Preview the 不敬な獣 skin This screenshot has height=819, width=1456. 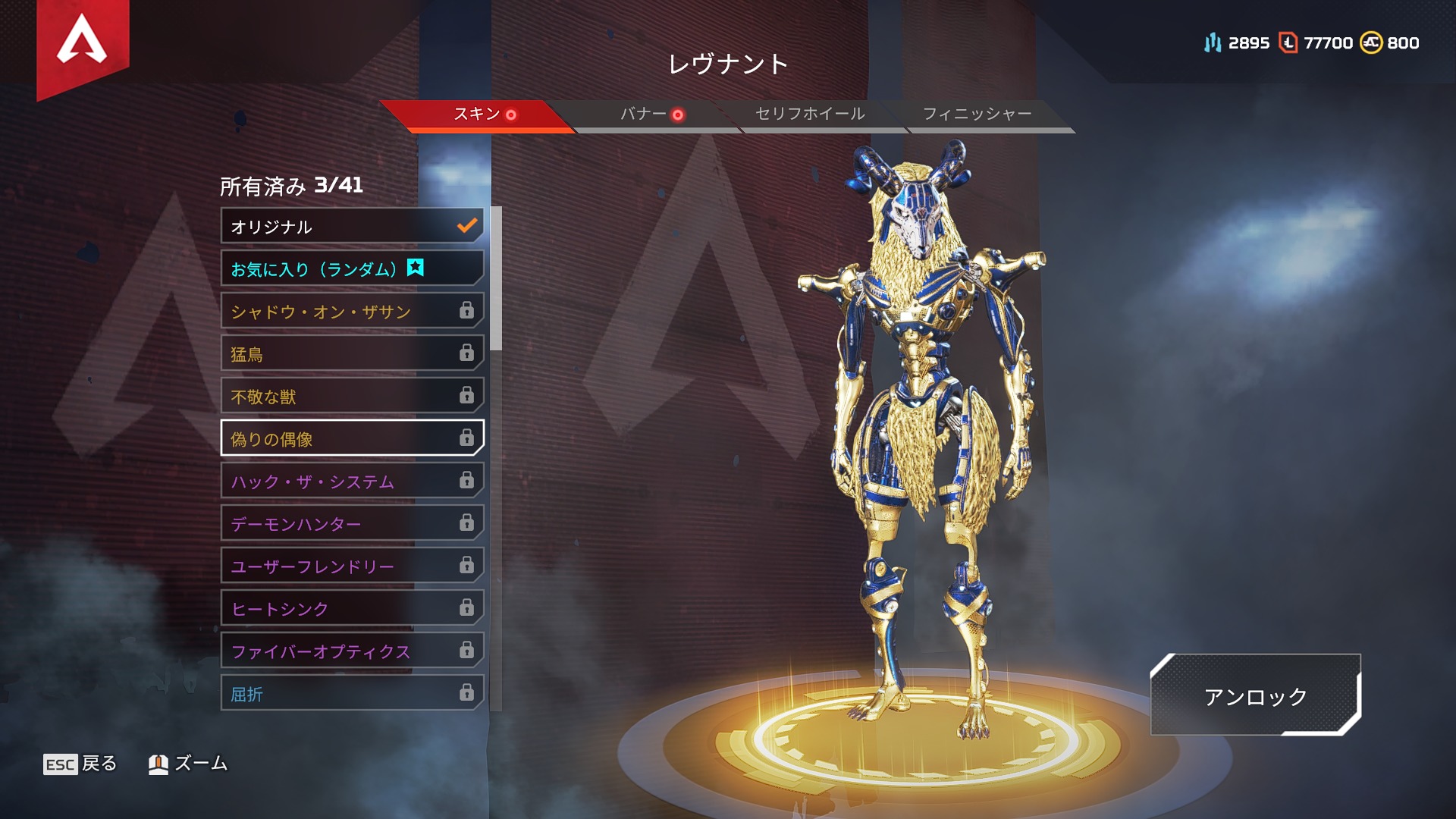click(x=352, y=396)
